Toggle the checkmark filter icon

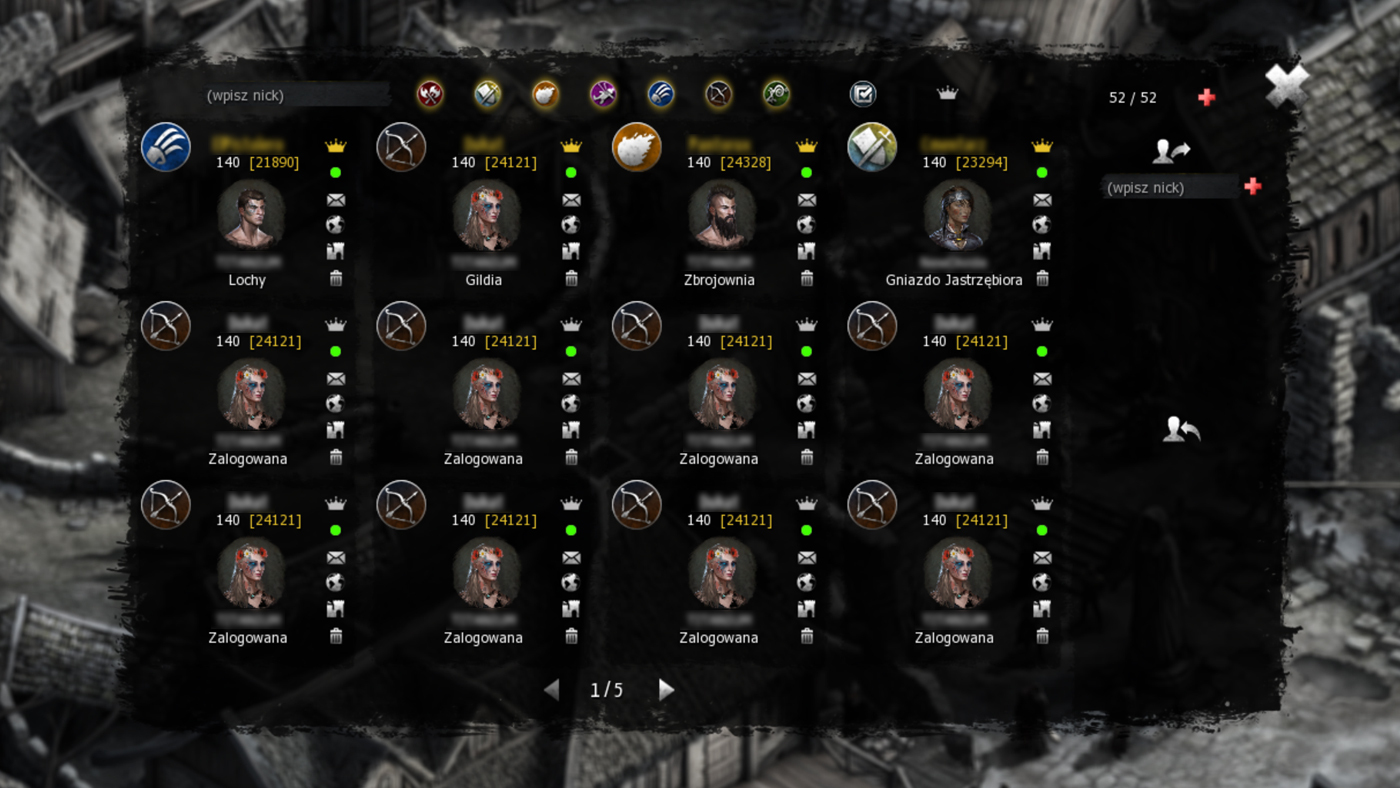coord(863,94)
